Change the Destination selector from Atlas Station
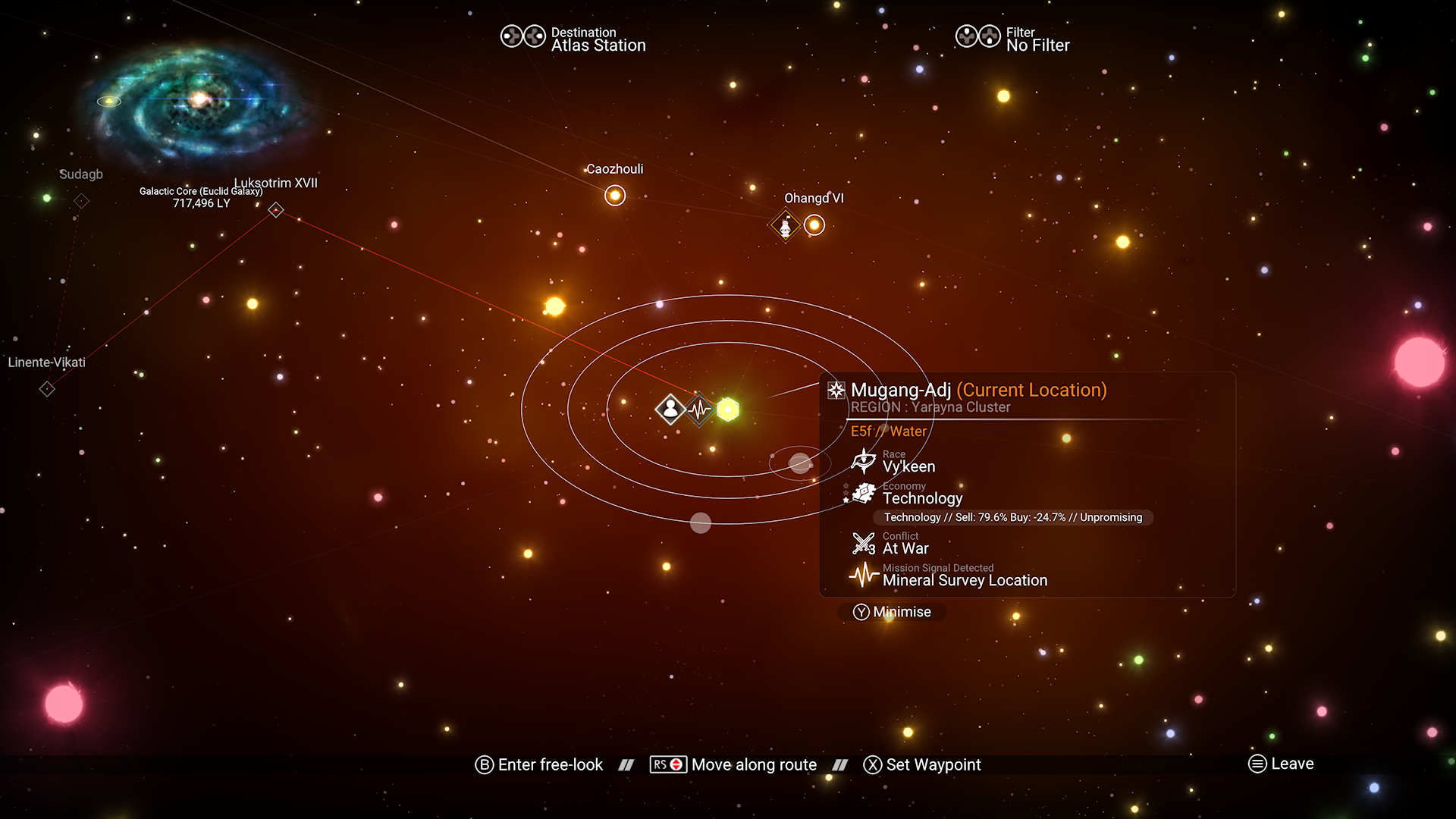Screen dimensions: 1456x819 coord(574,39)
